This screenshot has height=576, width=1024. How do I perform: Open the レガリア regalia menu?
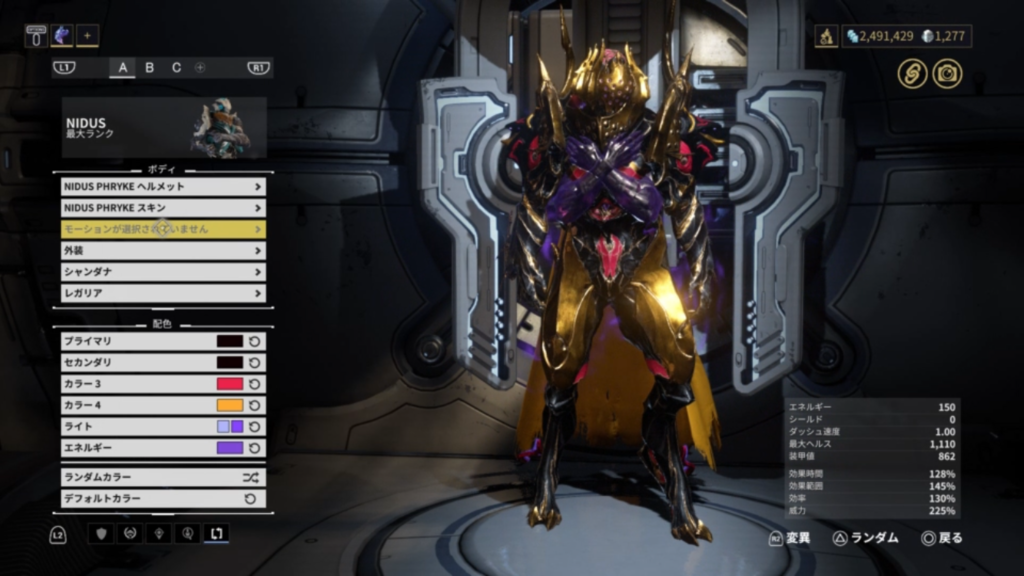point(163,293)
